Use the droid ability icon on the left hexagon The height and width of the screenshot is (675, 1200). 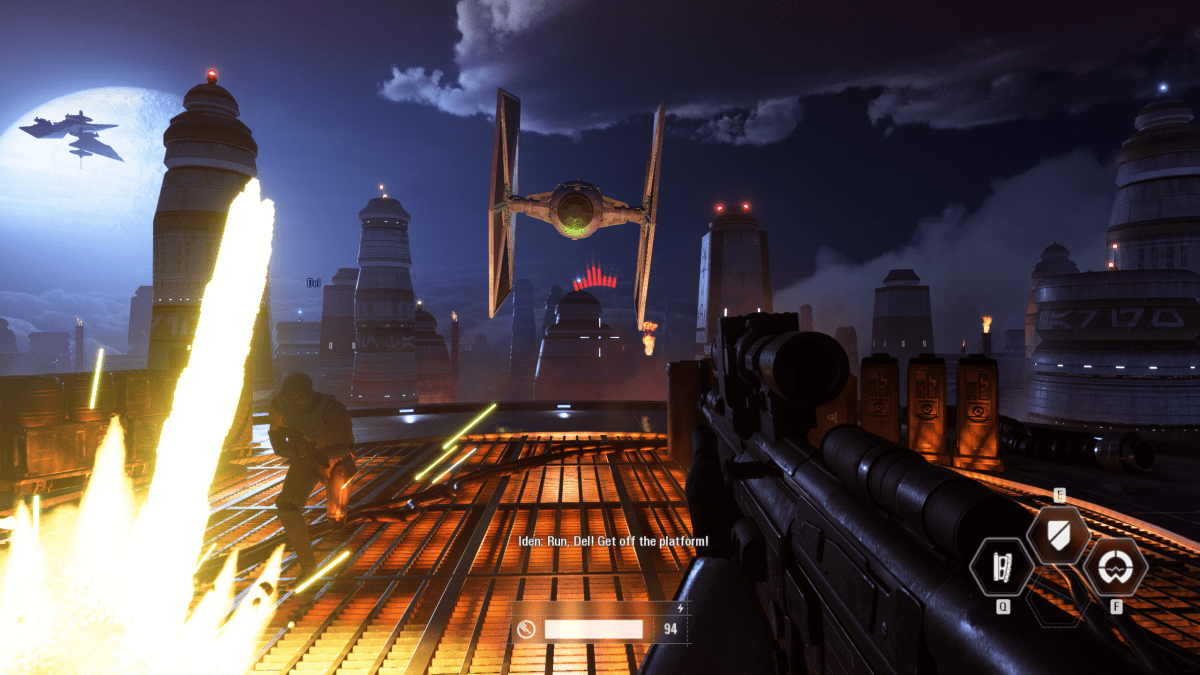1001,567
